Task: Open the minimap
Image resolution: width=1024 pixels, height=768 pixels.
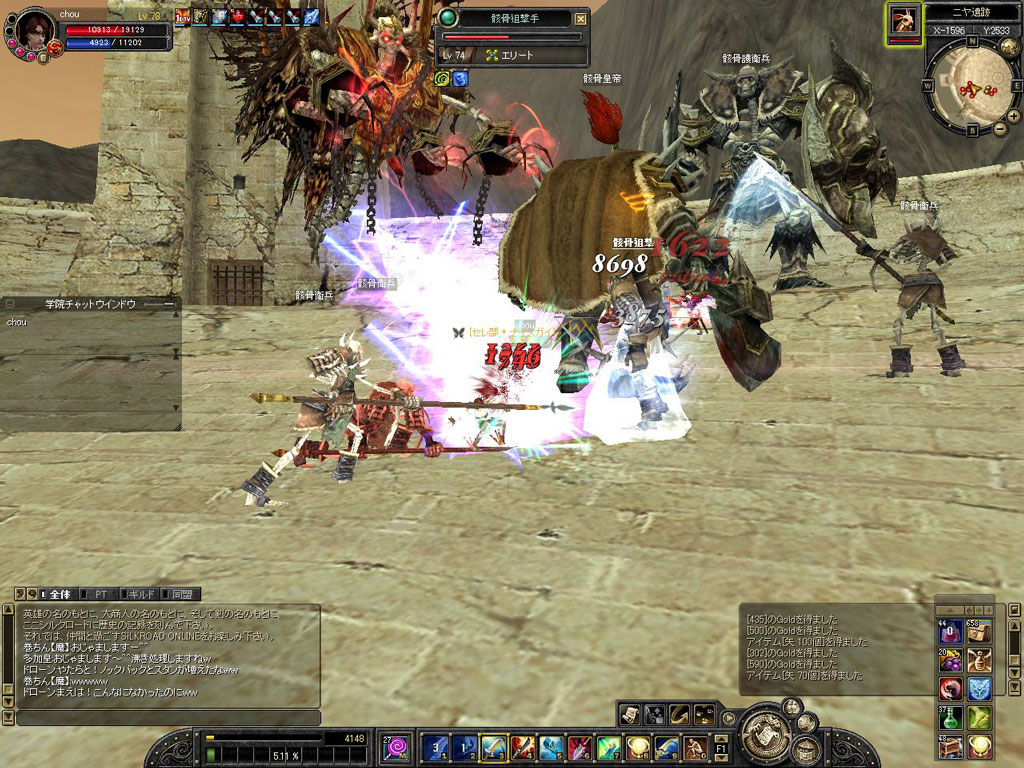Action: 966,89
